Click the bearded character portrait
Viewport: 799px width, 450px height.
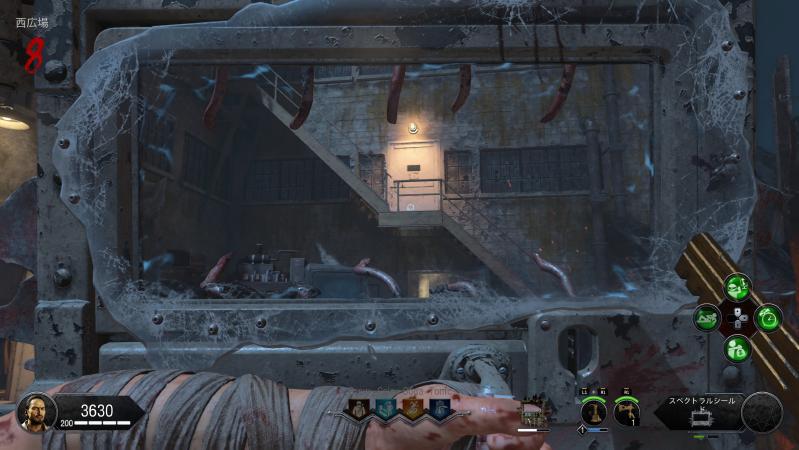click(35, 411)
